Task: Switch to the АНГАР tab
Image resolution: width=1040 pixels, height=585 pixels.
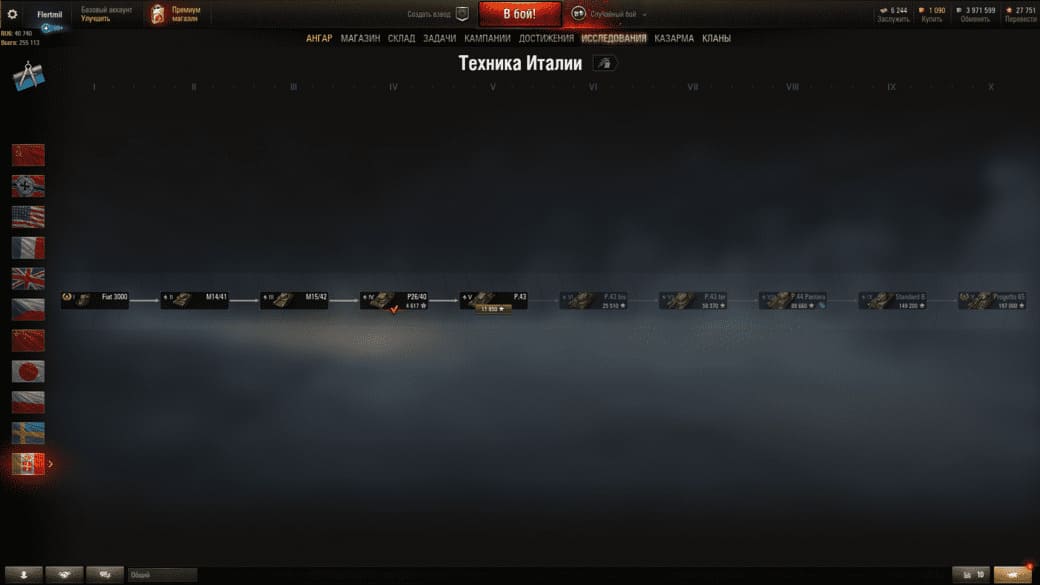Action: pos(319,38)
